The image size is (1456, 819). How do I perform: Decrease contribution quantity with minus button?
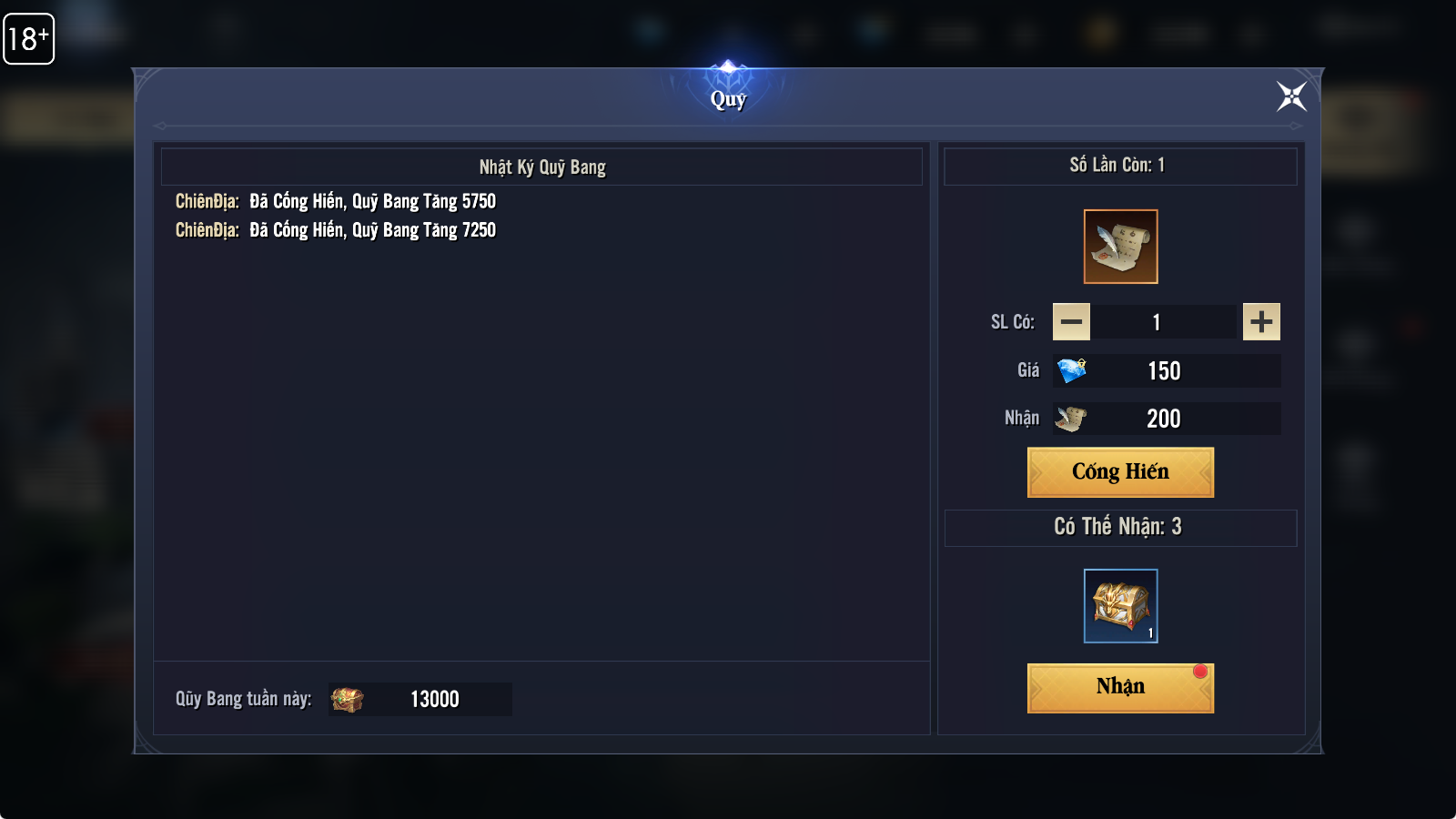(1071, 322)
